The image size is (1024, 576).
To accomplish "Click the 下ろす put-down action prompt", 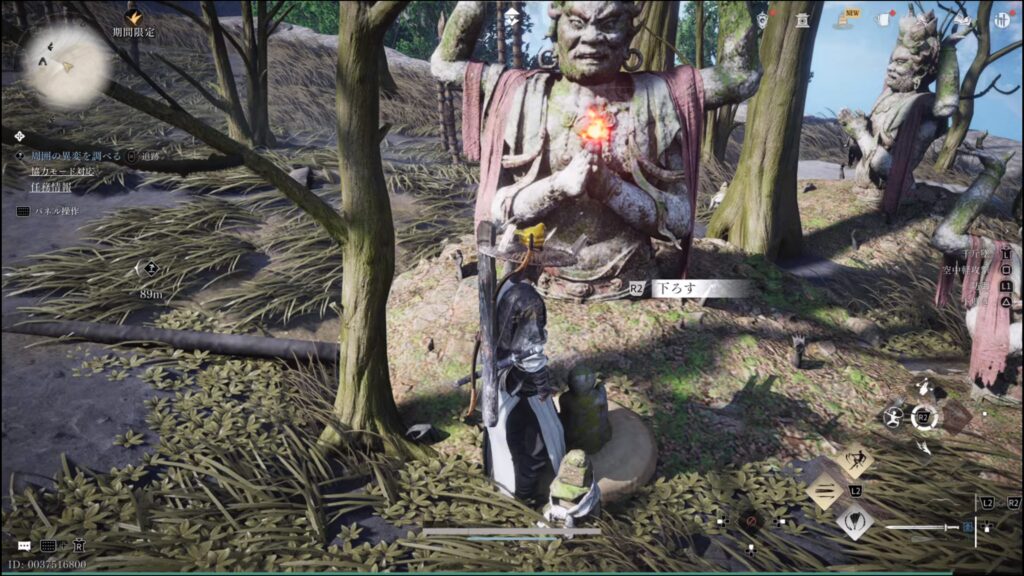I will (690, 288).
